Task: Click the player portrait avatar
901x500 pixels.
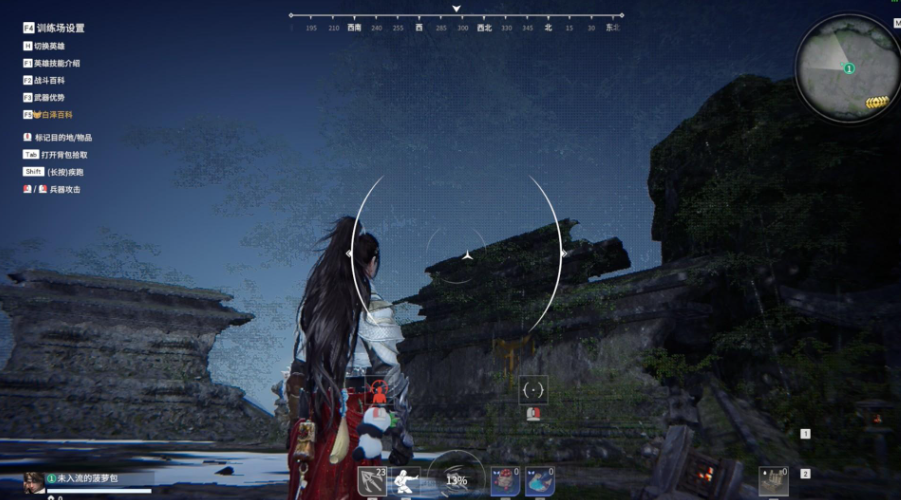Action: pos(33,481)
